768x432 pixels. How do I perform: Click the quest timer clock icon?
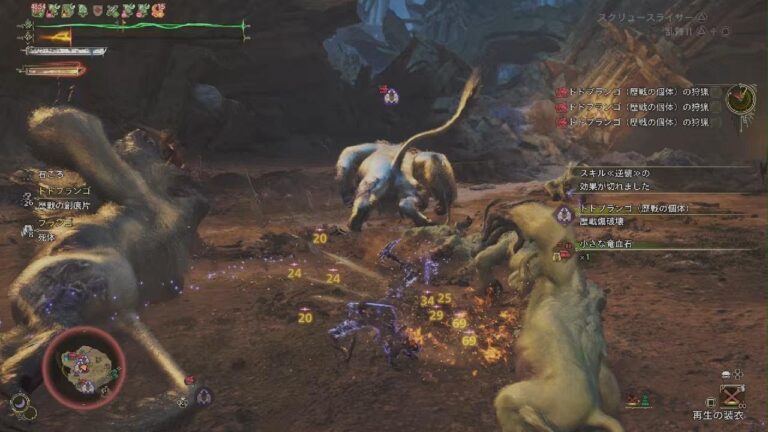(x=741, y=99)
